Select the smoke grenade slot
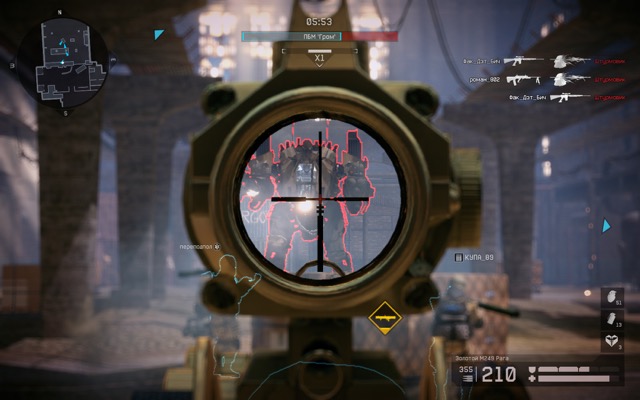The width and height of the screenshot is (640, 400). click(612, 320)
